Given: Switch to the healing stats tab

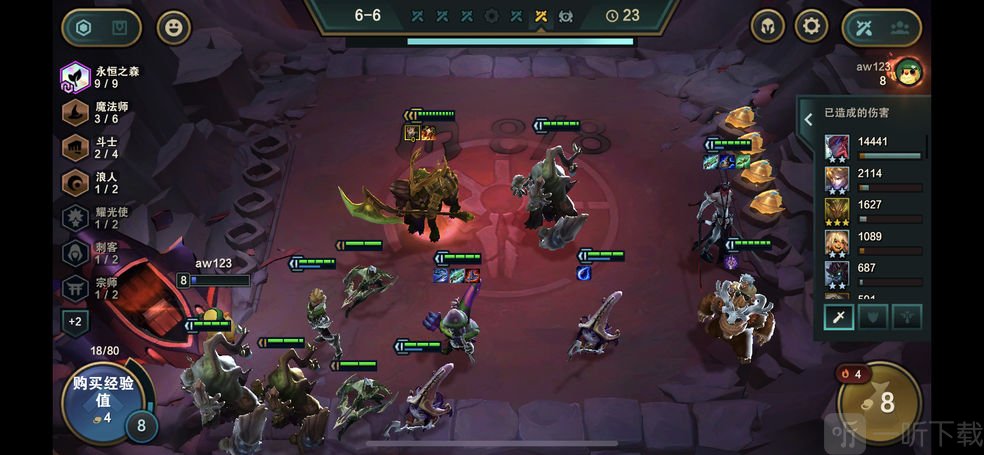Looking at the screenshot, I should click(x=906, y=317).
